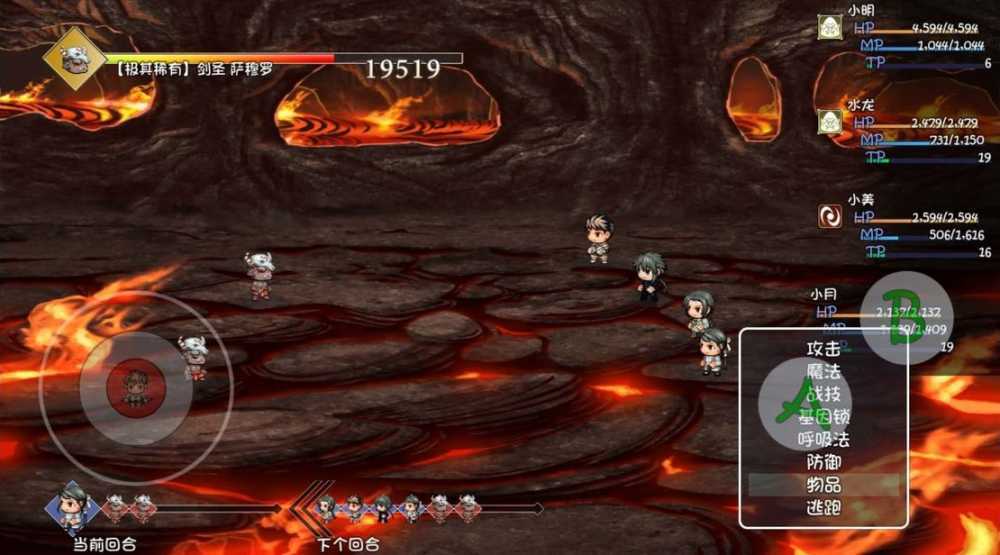Select 基因锁 (Gene Lock) in the battle menu

click(823, 417)
